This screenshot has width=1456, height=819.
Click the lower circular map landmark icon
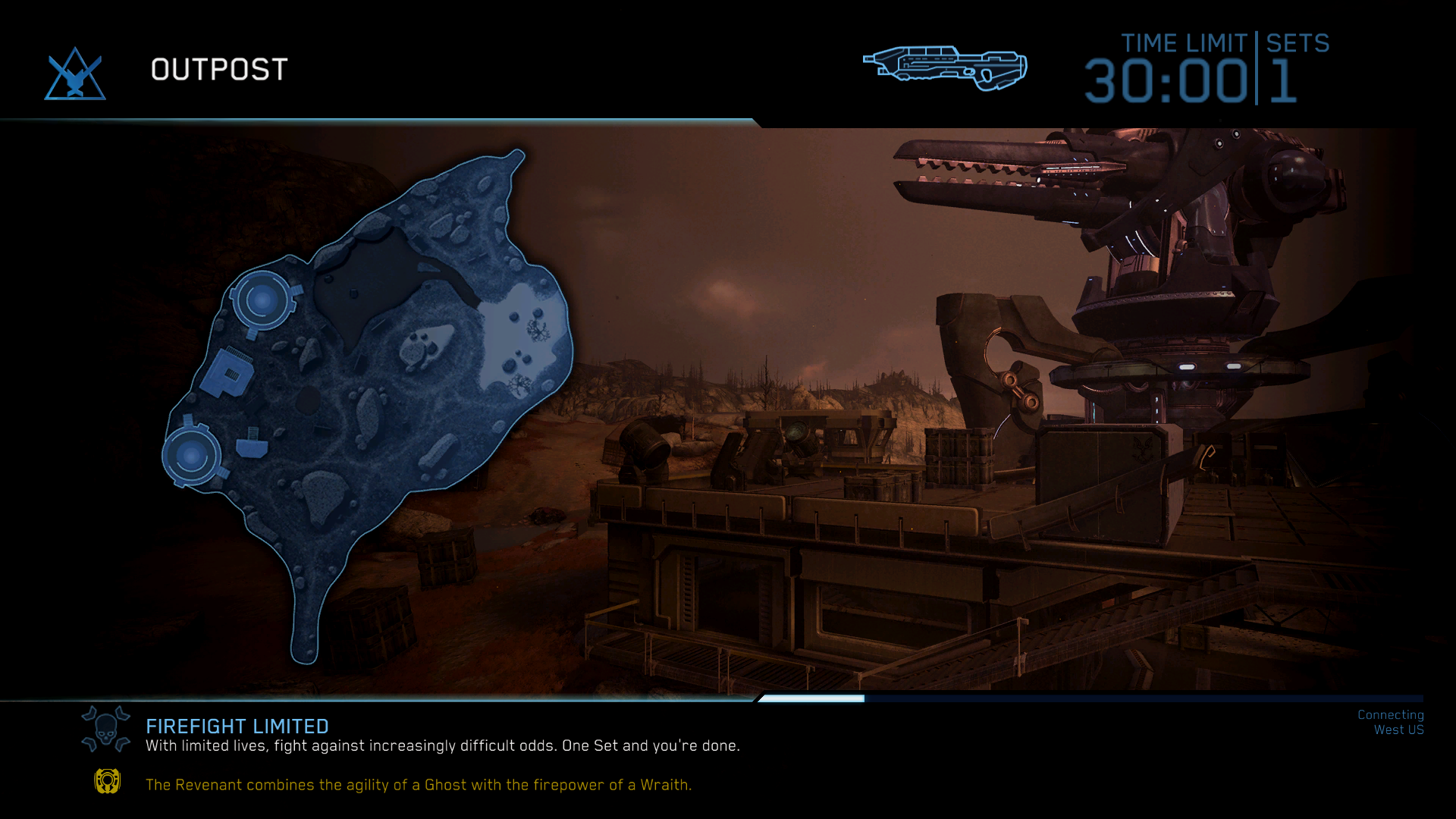point(191,455)
